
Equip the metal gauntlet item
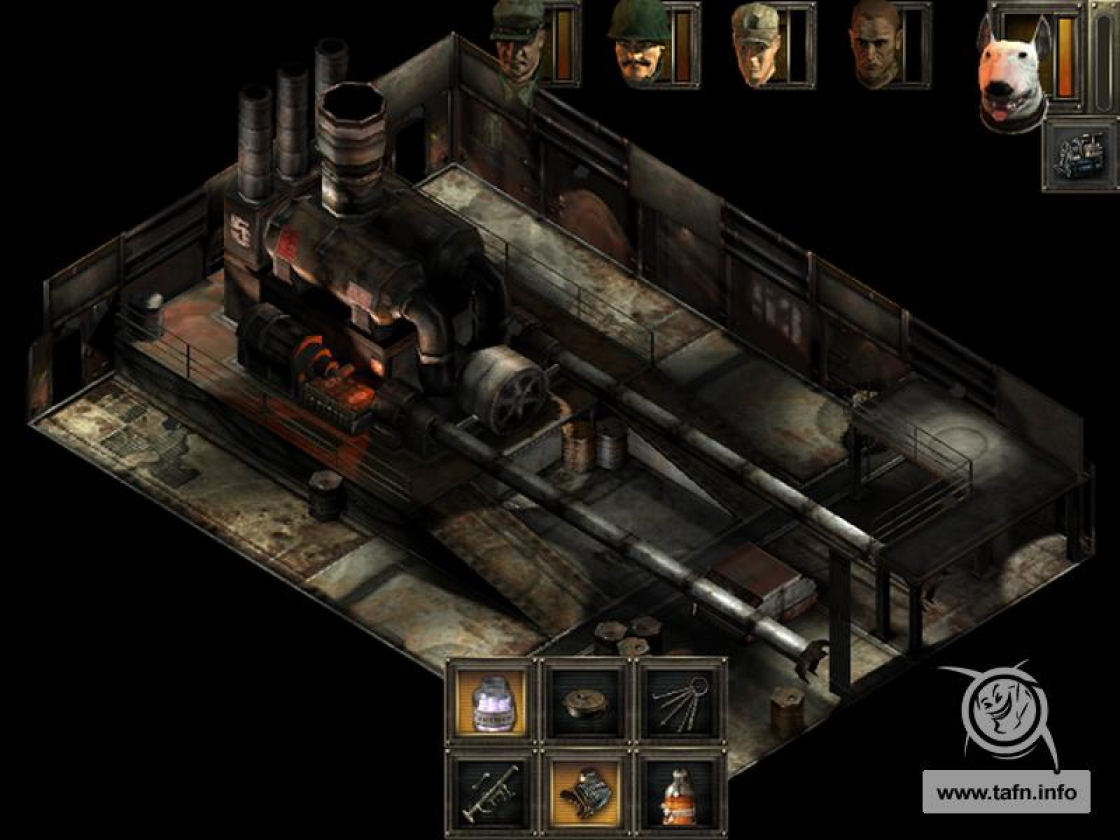[x=587, y=793]
